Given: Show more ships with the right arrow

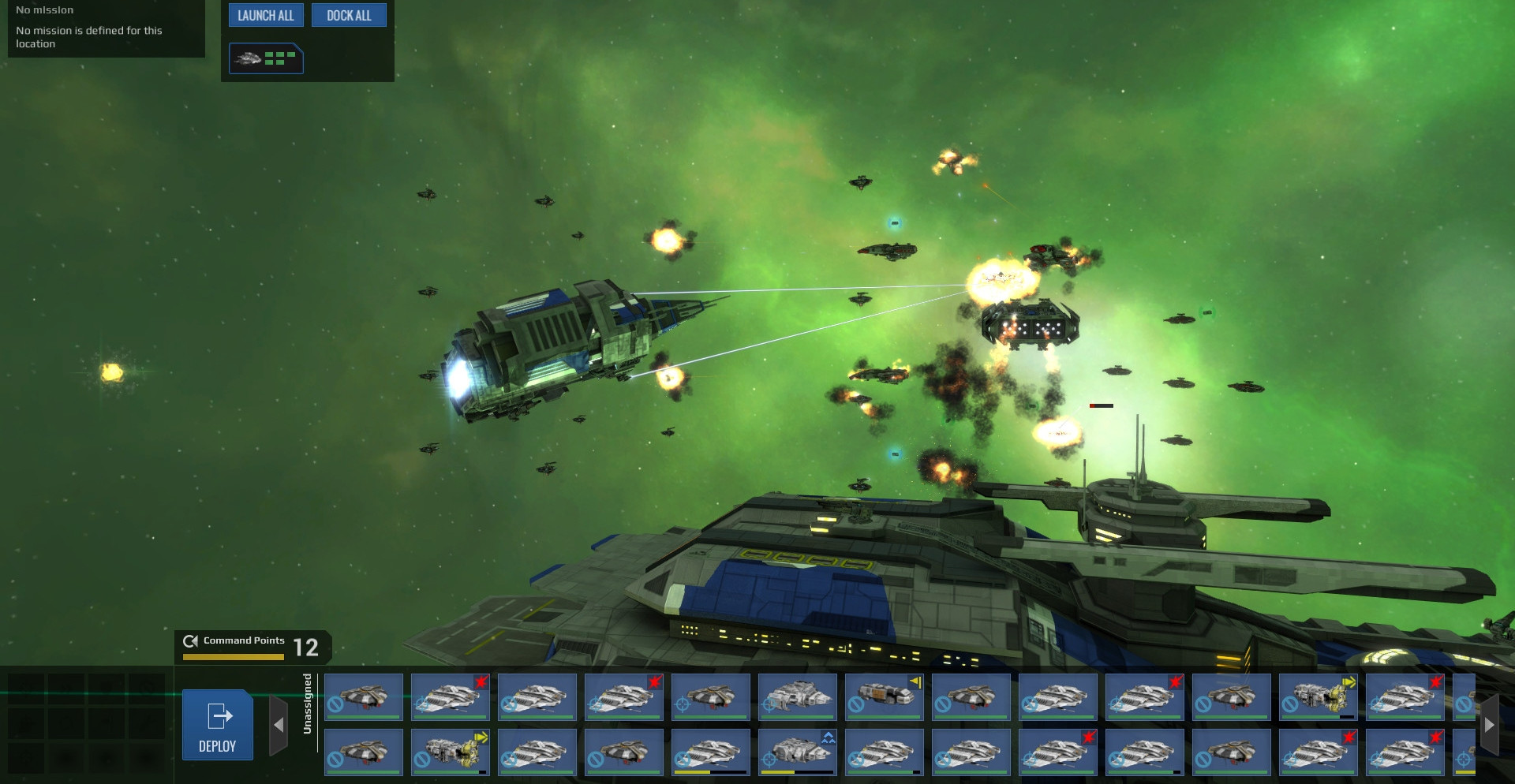Looking at the screenshot, I should click(1489, 725).
